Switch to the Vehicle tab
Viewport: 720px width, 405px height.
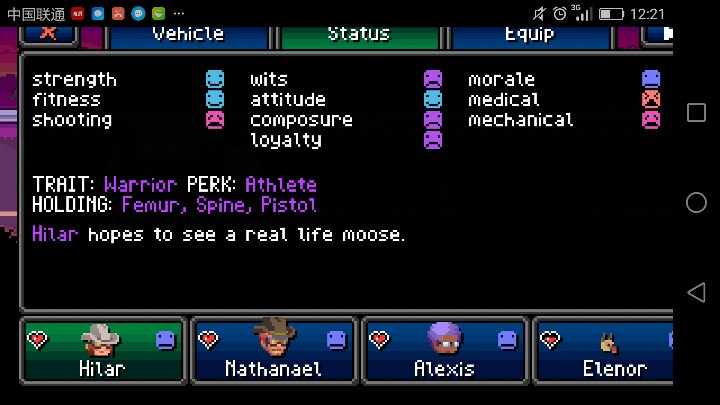coord(188,35)
